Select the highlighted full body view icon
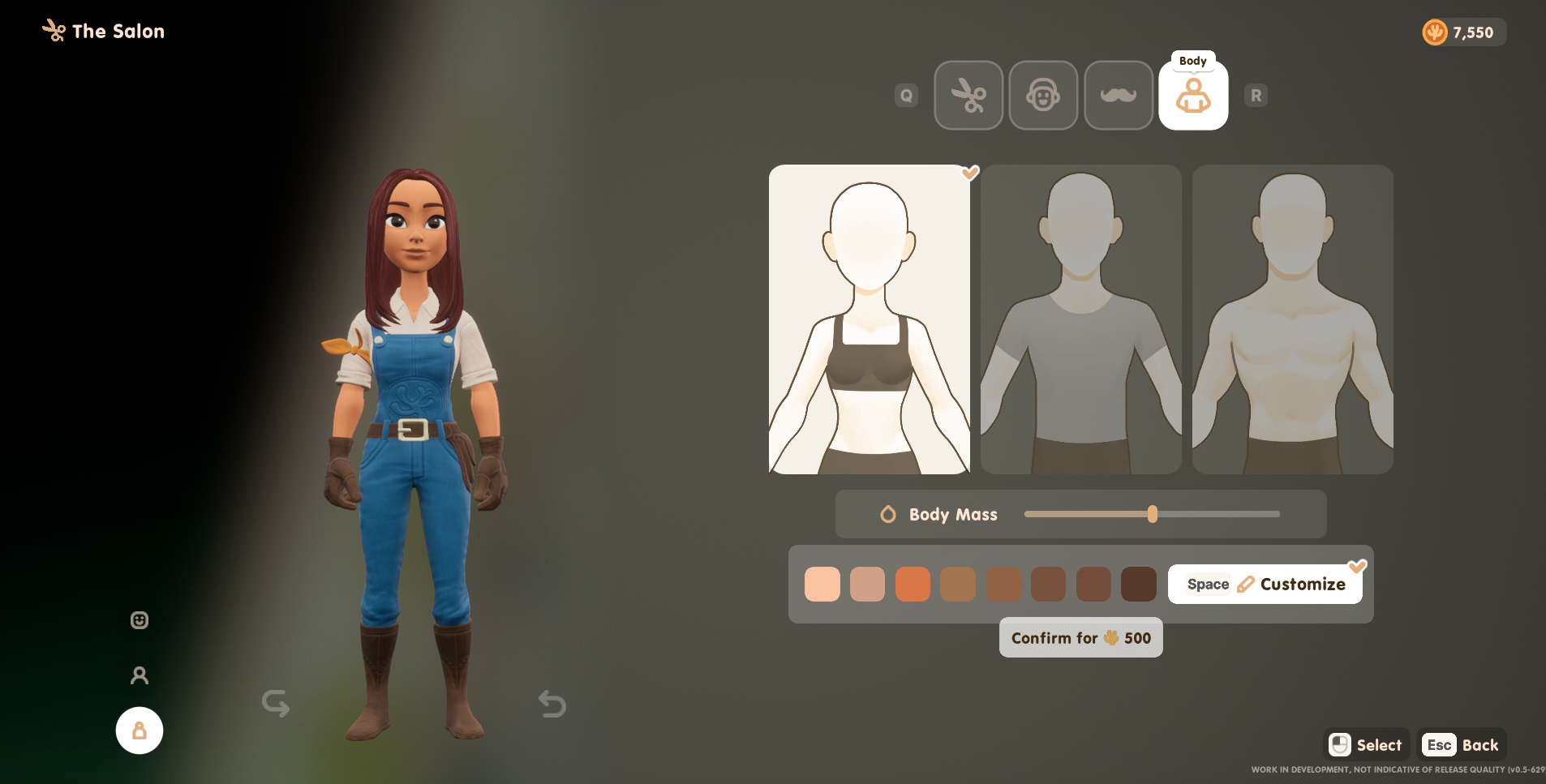 tap(140, 730)
